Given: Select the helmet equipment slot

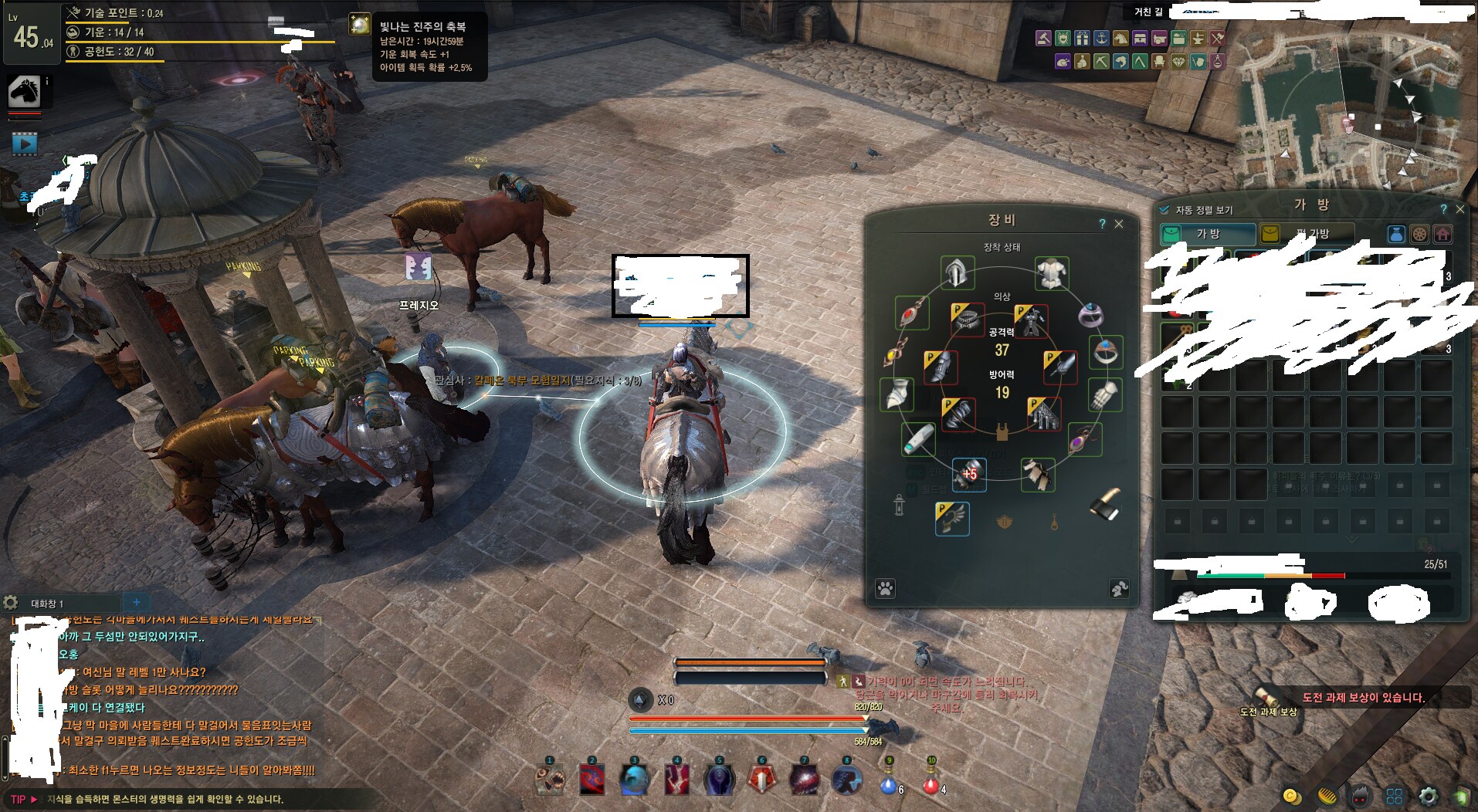Looking at the screenshot, I should 958,272.
